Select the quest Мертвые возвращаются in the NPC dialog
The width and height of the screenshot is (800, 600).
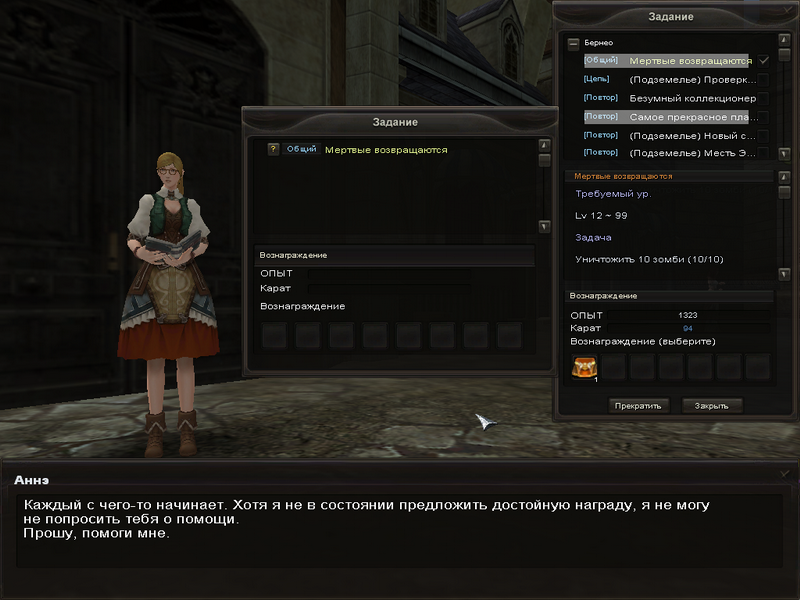click(x=386, y=150)
